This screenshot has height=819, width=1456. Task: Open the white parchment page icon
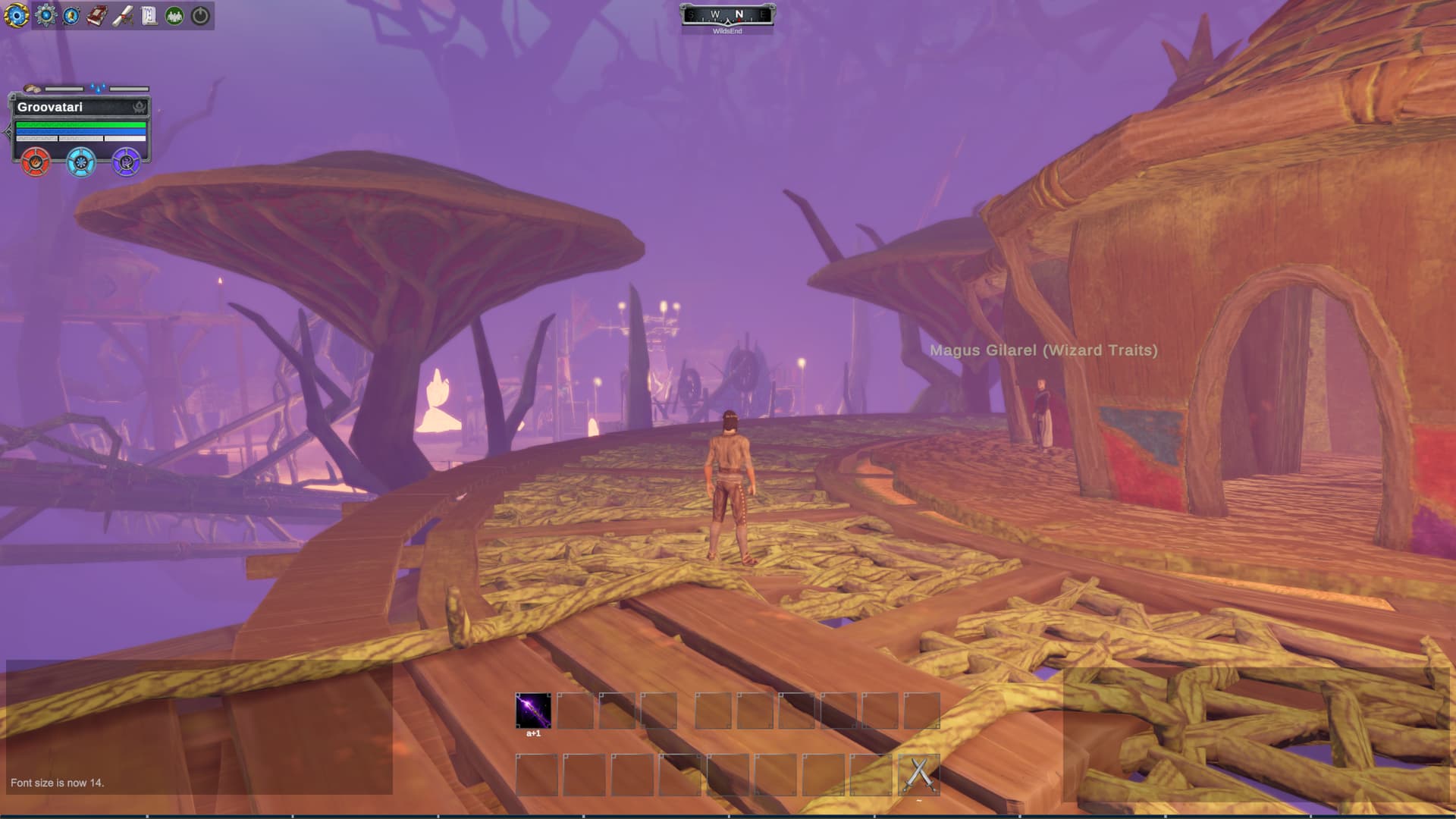point(149,15)
